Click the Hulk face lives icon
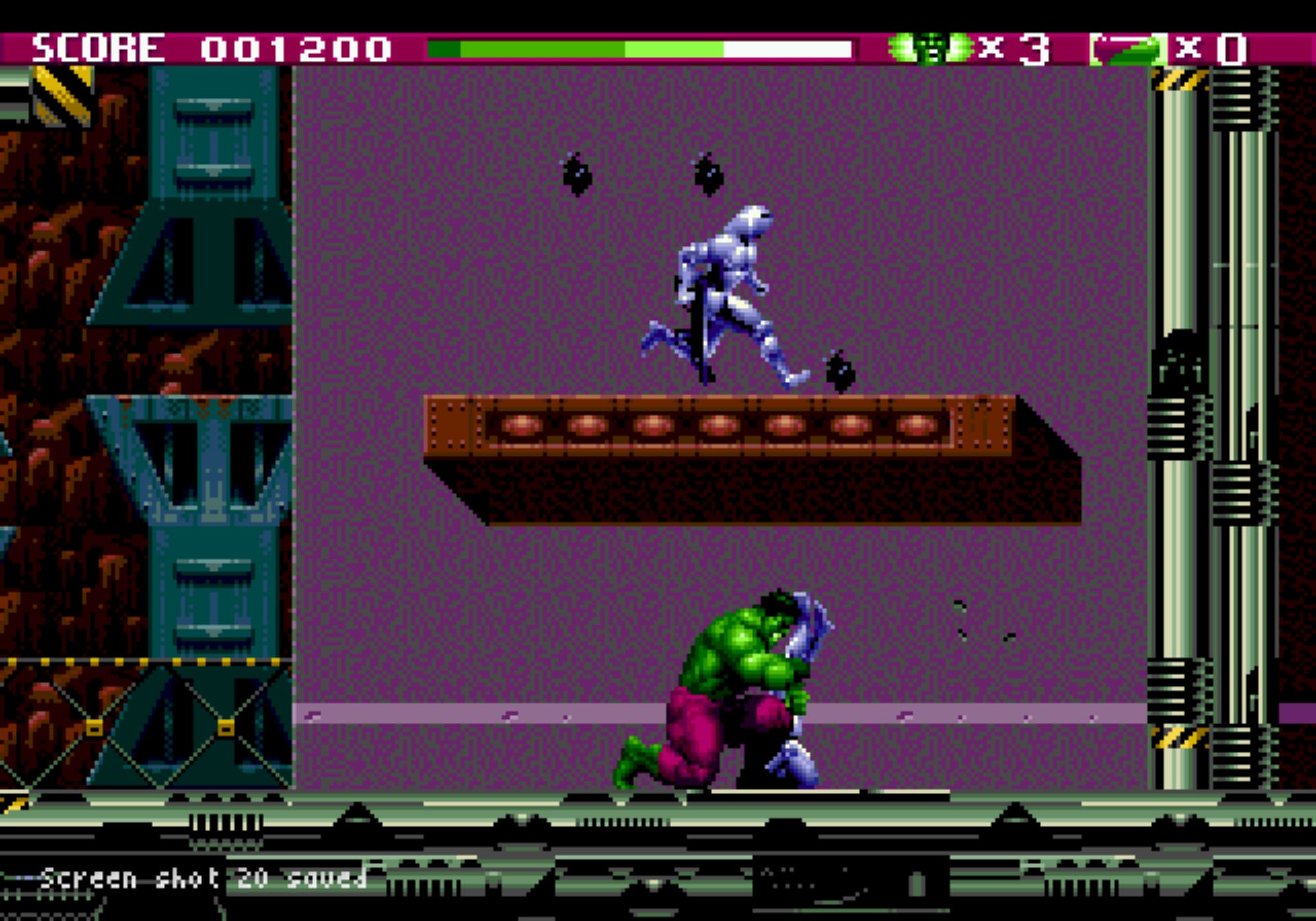1316x921 pixels. coord(930,48)
